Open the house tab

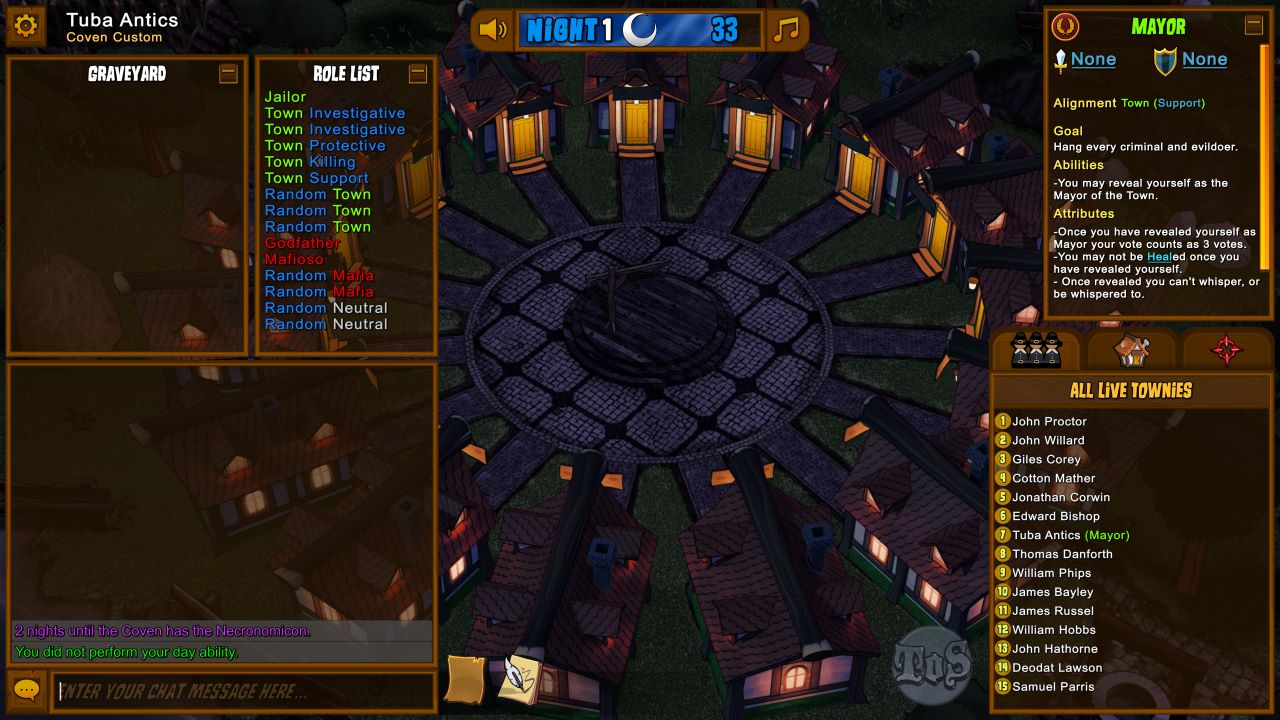point(1131,350)
